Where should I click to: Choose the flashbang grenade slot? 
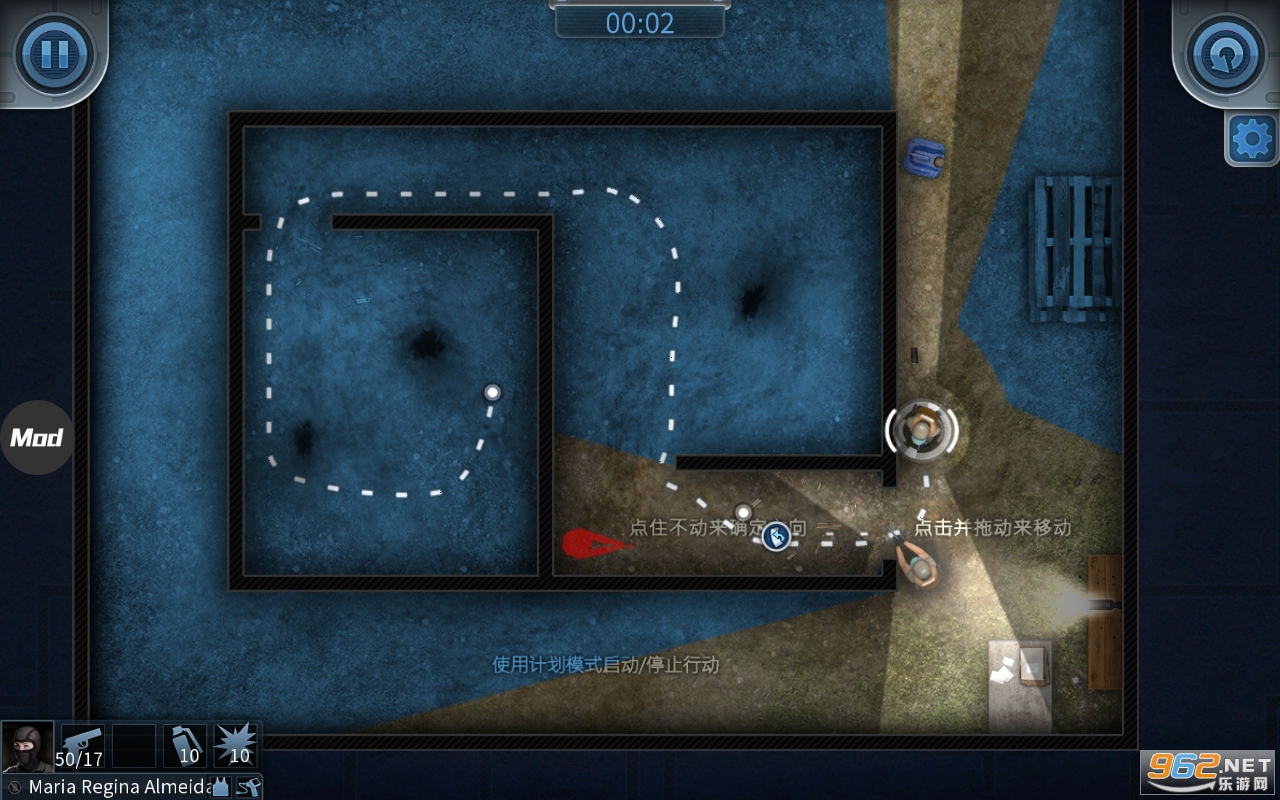185,746
